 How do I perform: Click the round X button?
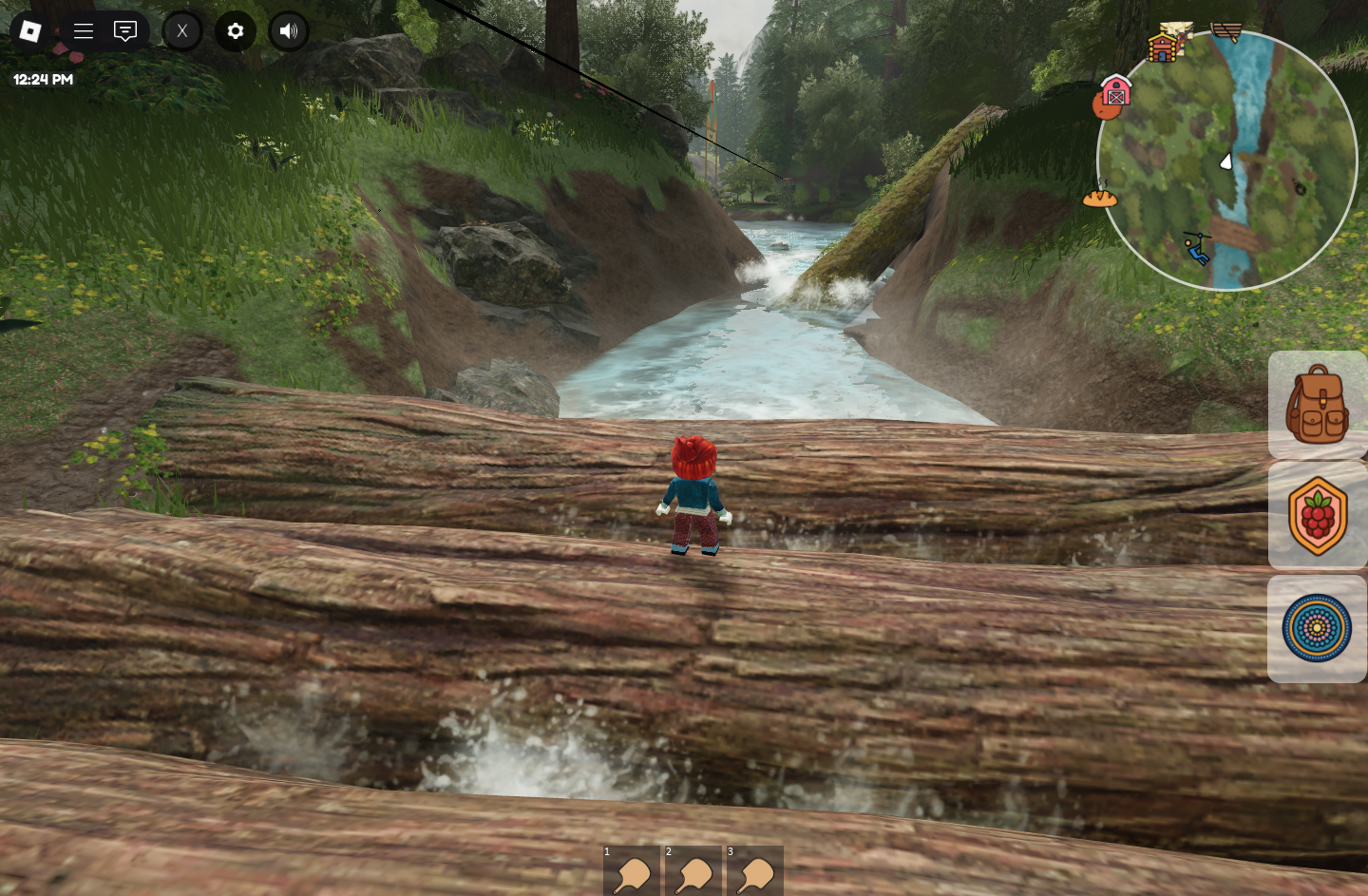pos(182,31)
